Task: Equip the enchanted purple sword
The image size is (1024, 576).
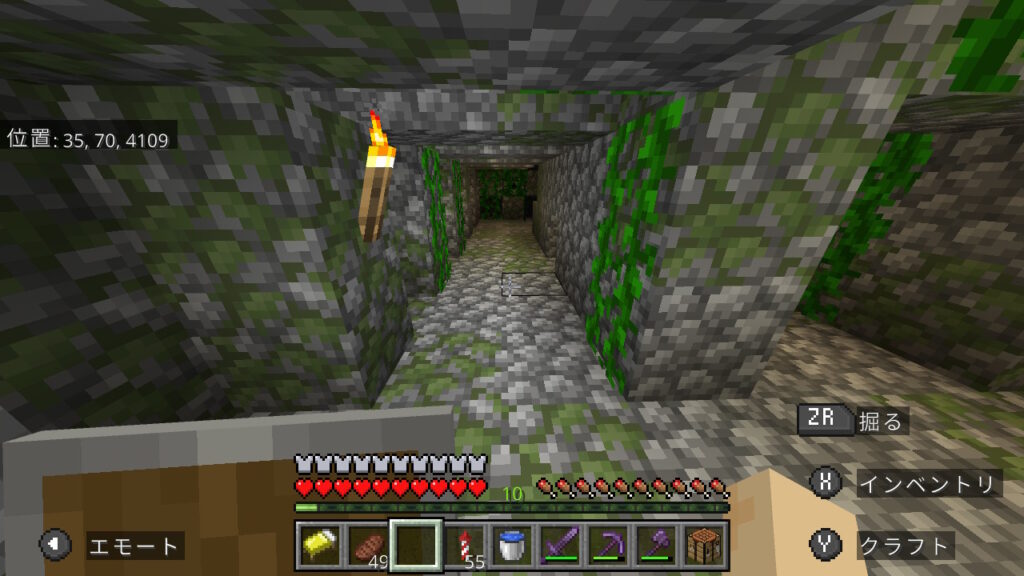Action: [560, 546]
